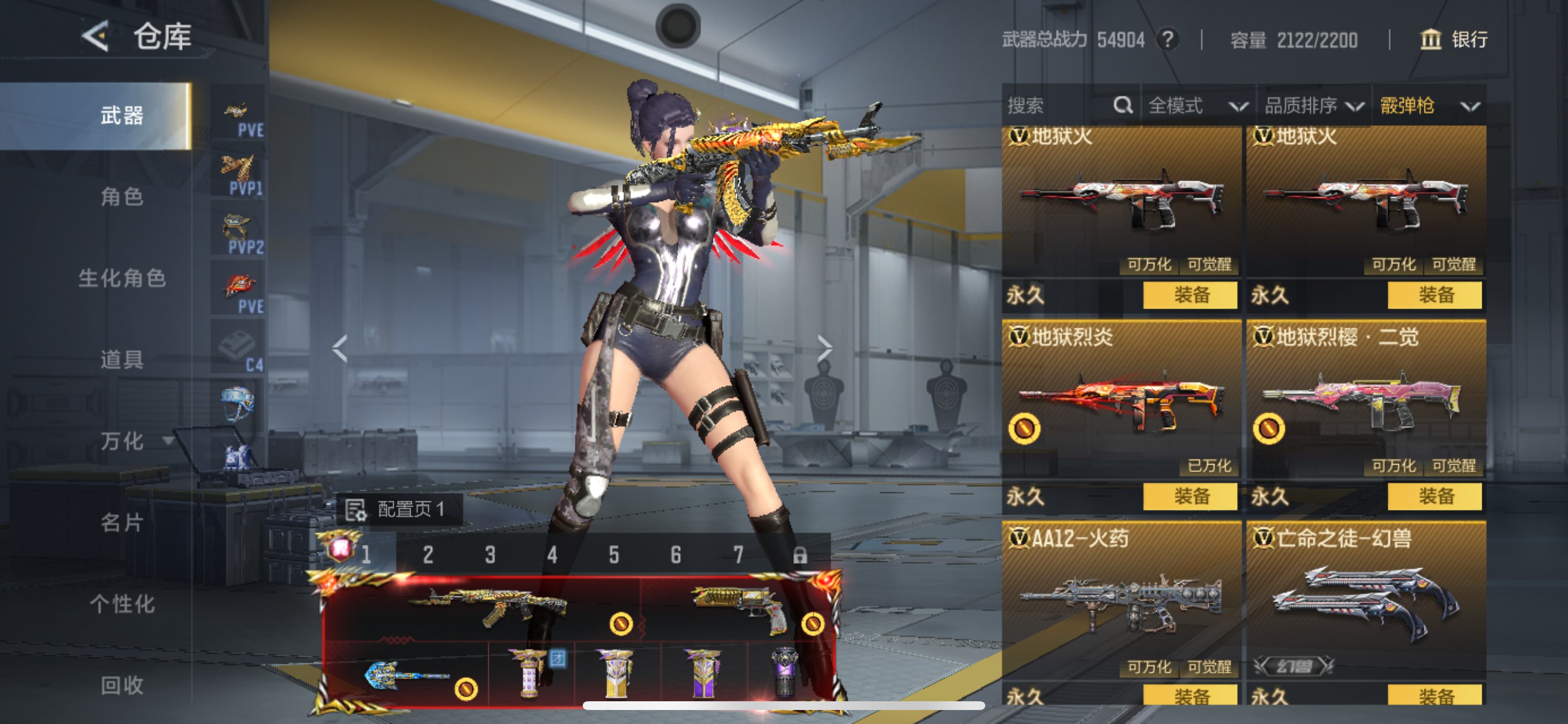Viewport: 1568px width, 724px height.
Task: Select the AA12-火药 weapon card
Action: point(1121,602)
